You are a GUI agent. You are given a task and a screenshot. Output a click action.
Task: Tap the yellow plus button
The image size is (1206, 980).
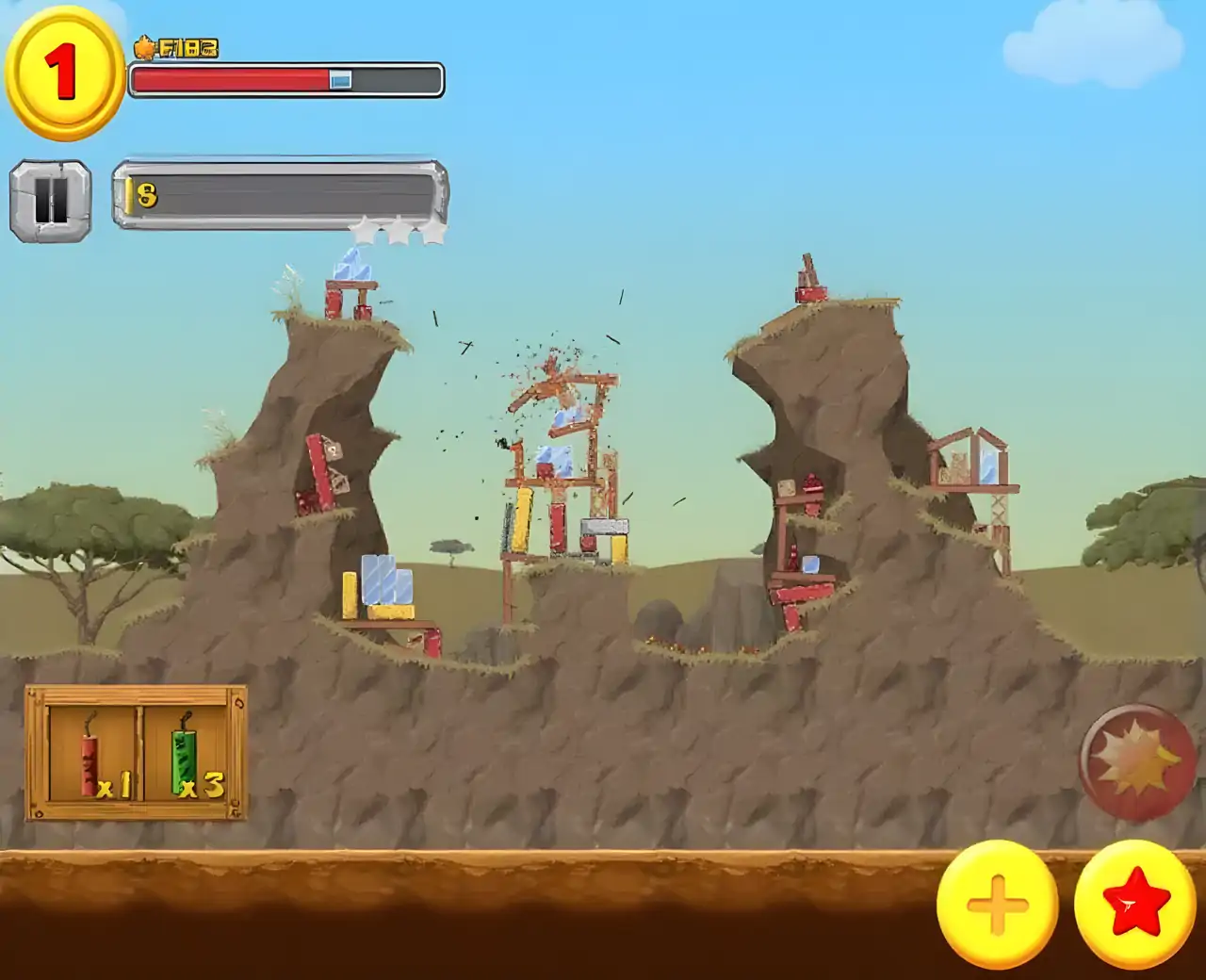(x=998, y=904)
